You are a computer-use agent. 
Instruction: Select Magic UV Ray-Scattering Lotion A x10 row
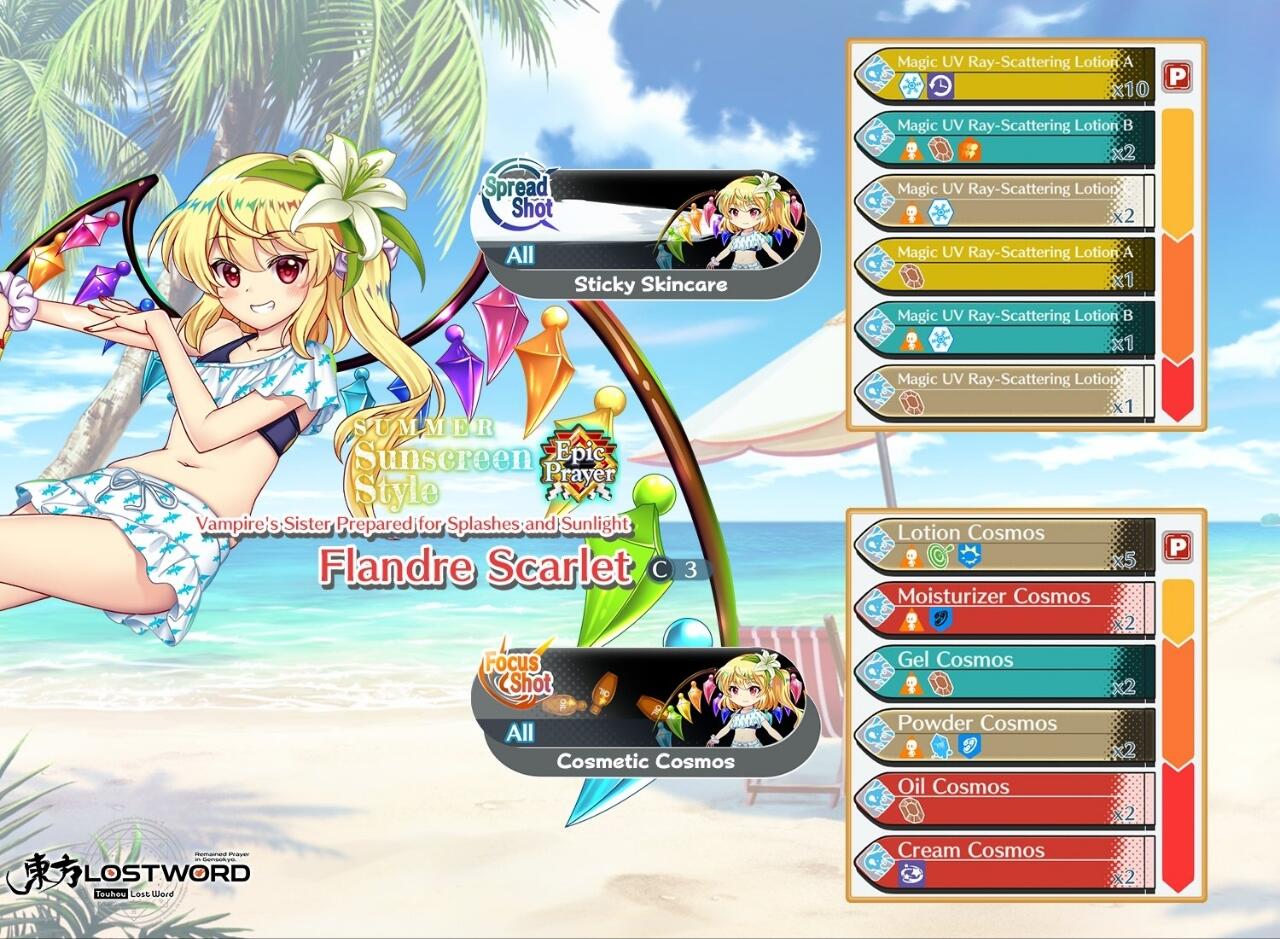click(1004, 75)
